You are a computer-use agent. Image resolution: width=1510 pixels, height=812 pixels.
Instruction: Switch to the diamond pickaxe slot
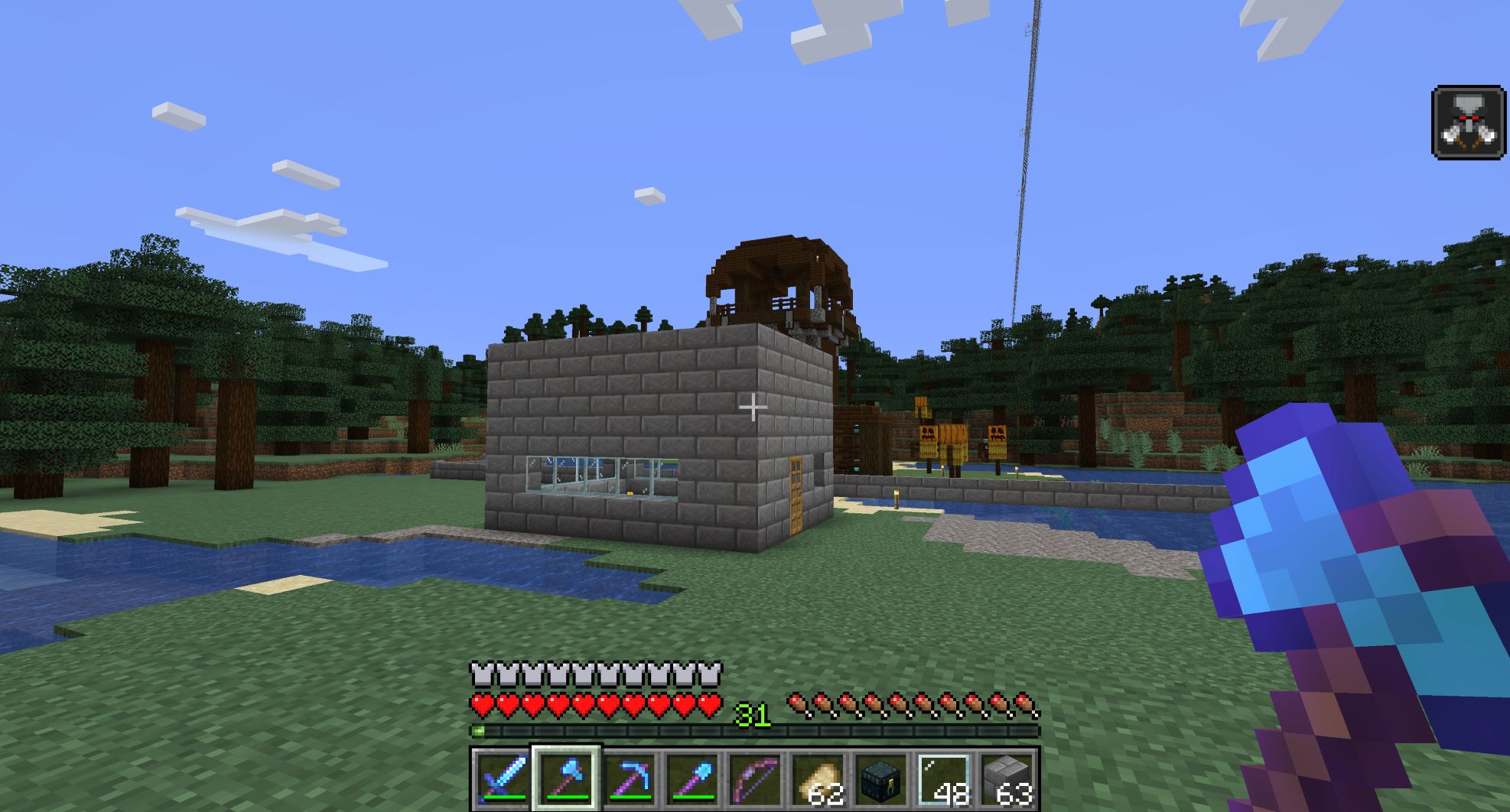pyautogui.click(x=630, y=779)
